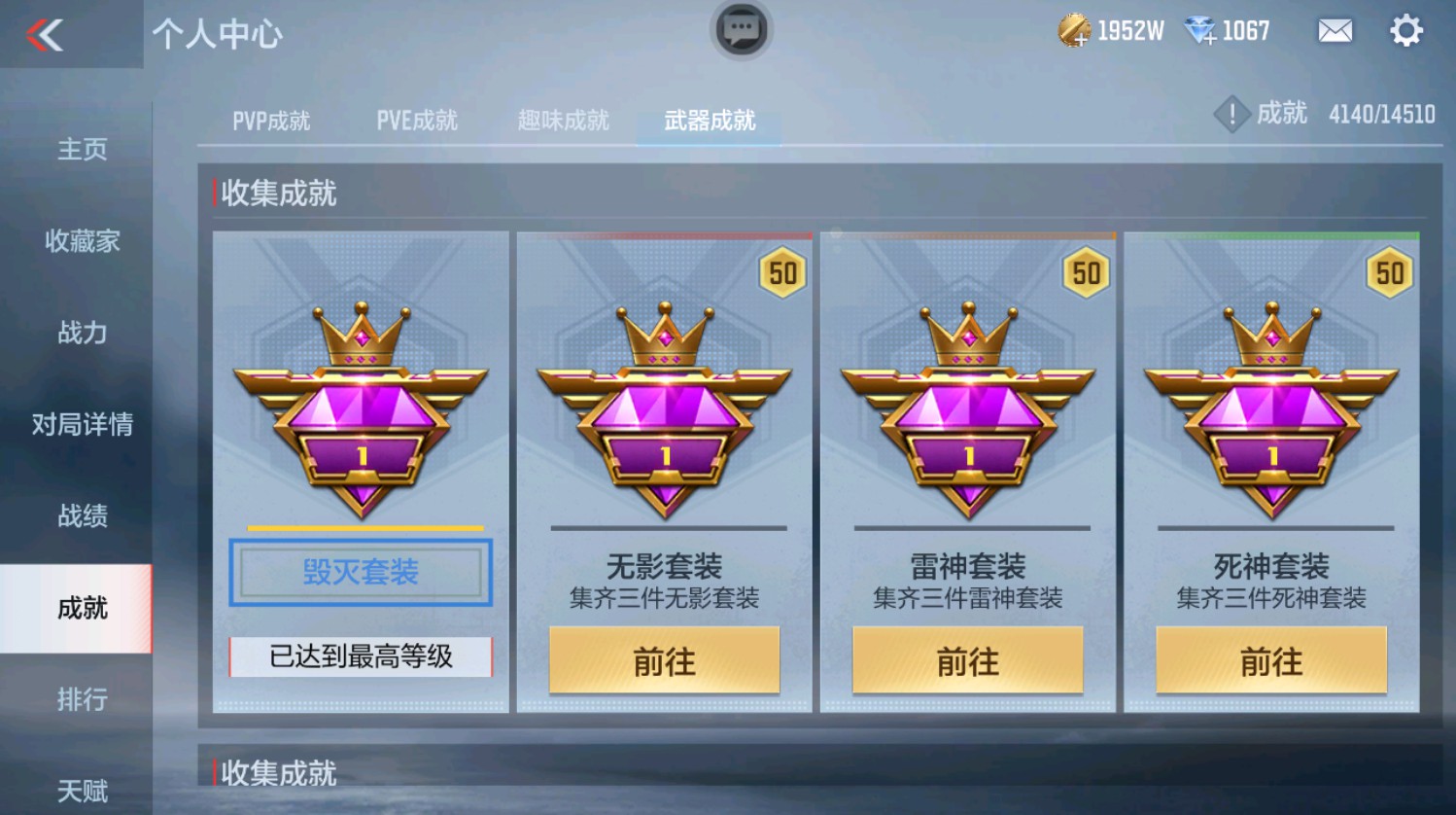Click the 前往 button on 无影套装

(665, 661)
